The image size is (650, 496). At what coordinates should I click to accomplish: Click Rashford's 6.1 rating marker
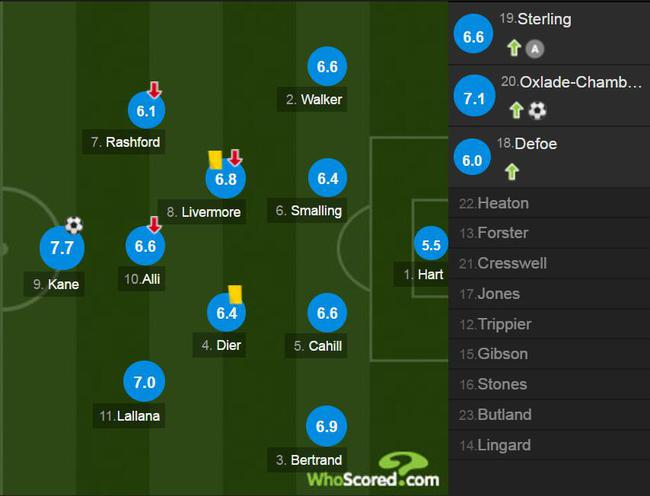146,111
